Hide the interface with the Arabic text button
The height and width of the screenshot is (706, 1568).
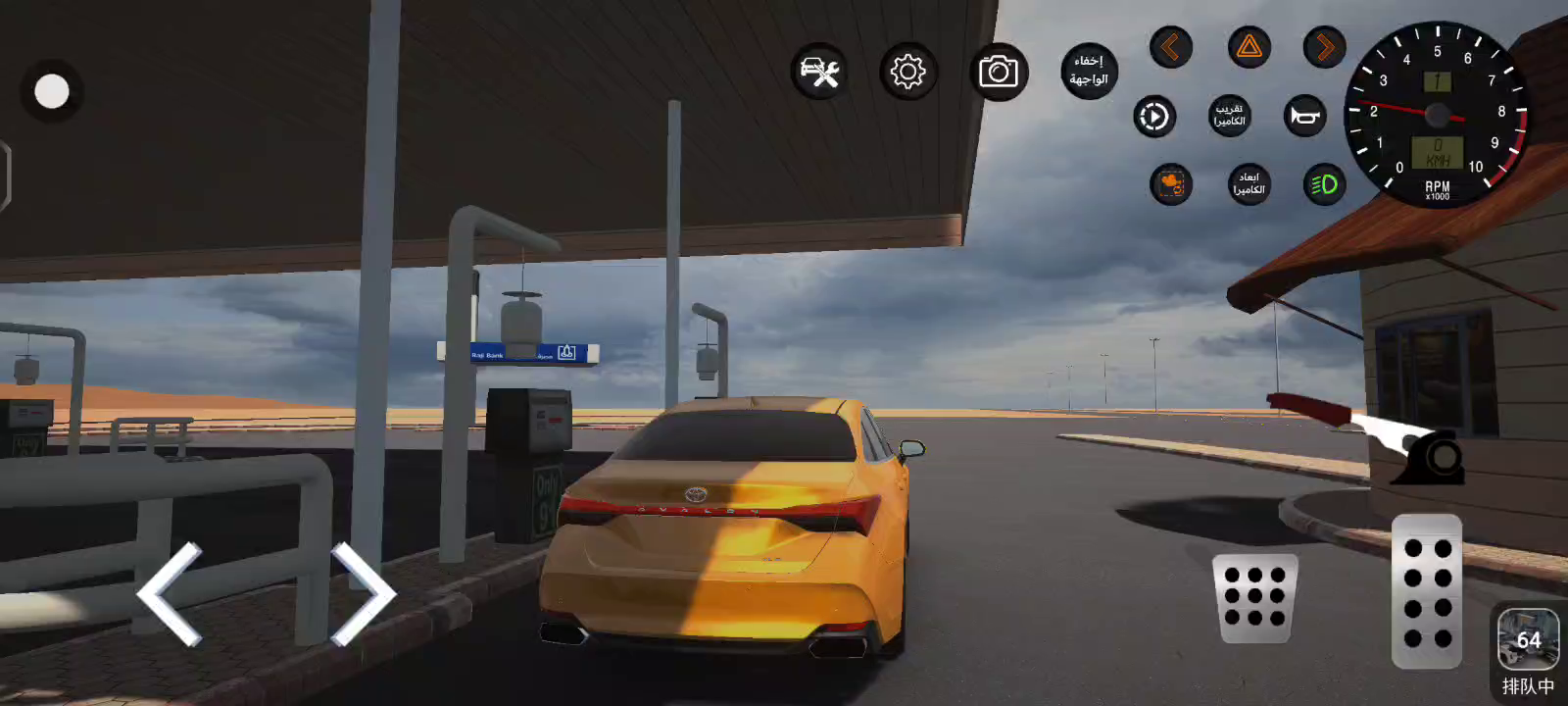(x=1089, y=71)
